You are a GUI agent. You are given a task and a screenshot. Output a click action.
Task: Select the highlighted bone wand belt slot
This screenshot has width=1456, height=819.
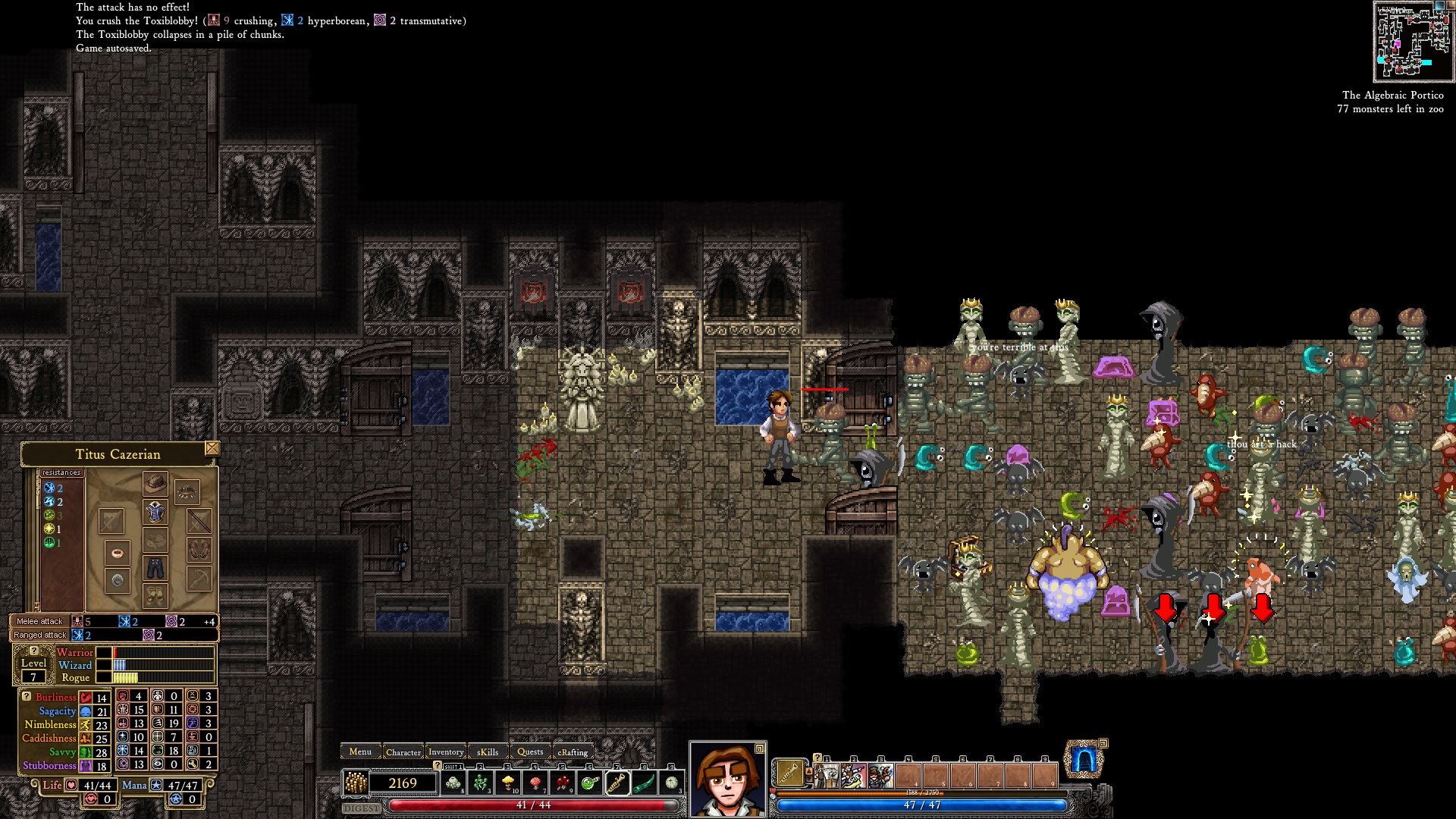617,782
